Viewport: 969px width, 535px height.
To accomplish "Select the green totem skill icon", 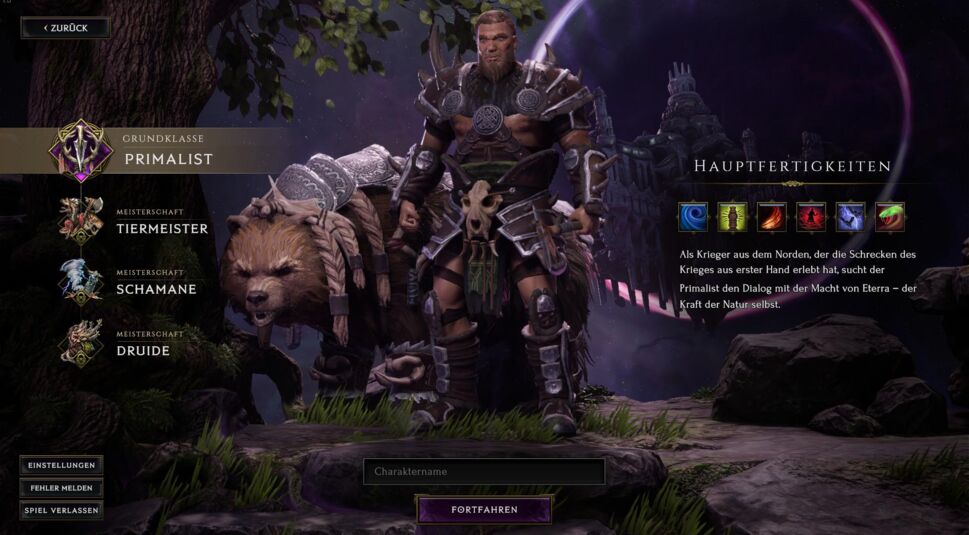I will (731, 217).
